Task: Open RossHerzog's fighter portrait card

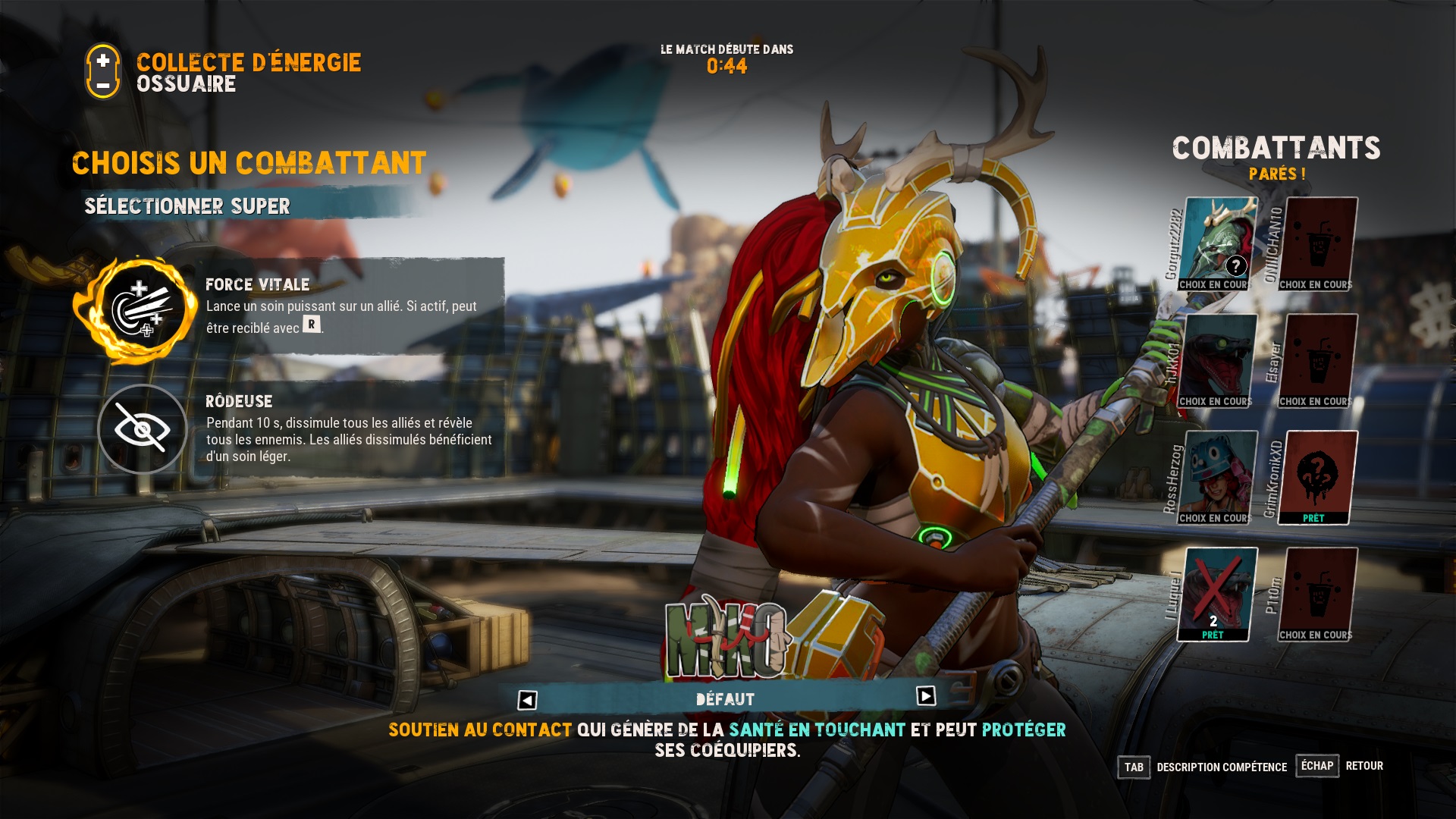Action: pos(1218,478)
